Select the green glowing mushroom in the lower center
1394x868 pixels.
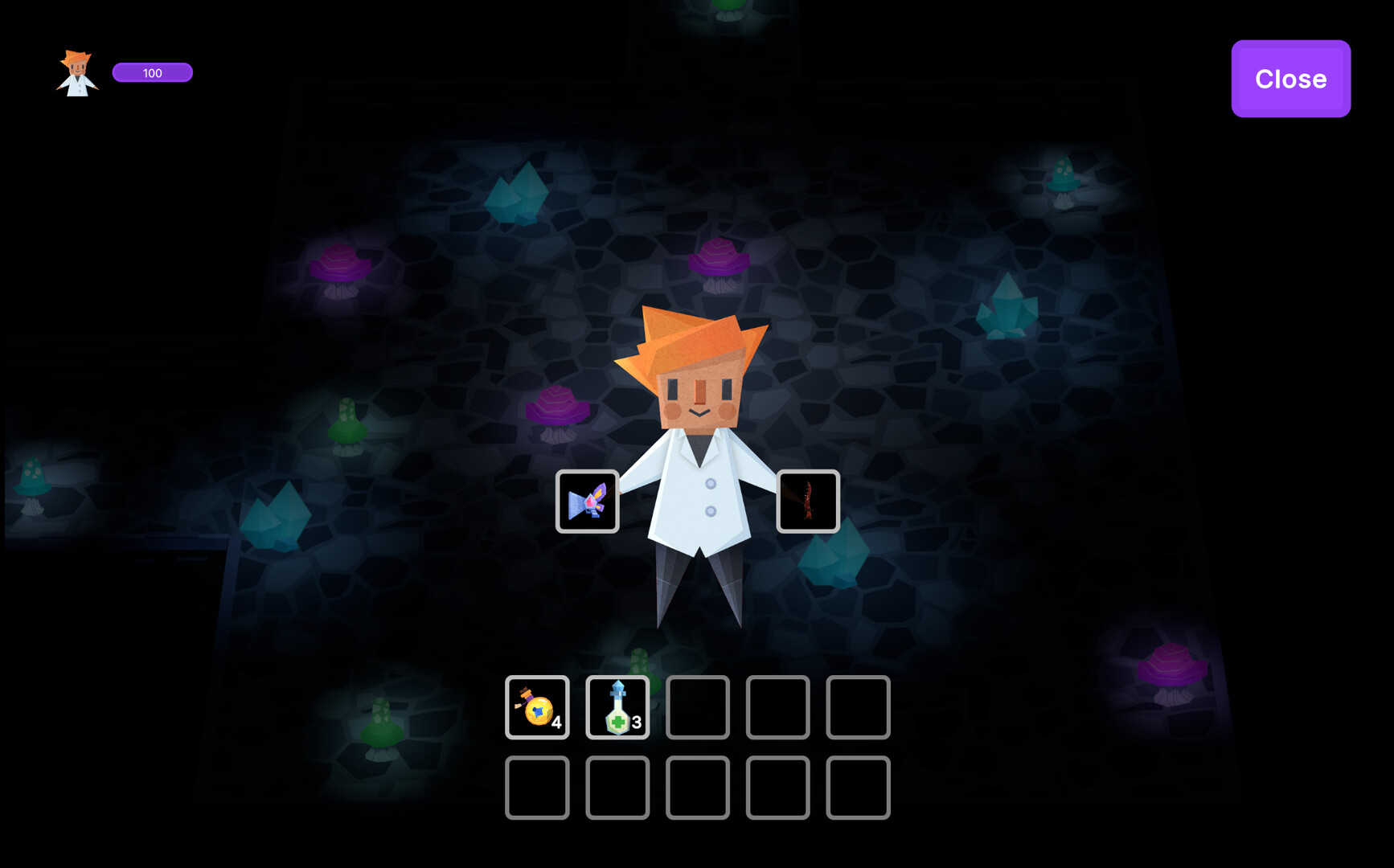point(638,663)
